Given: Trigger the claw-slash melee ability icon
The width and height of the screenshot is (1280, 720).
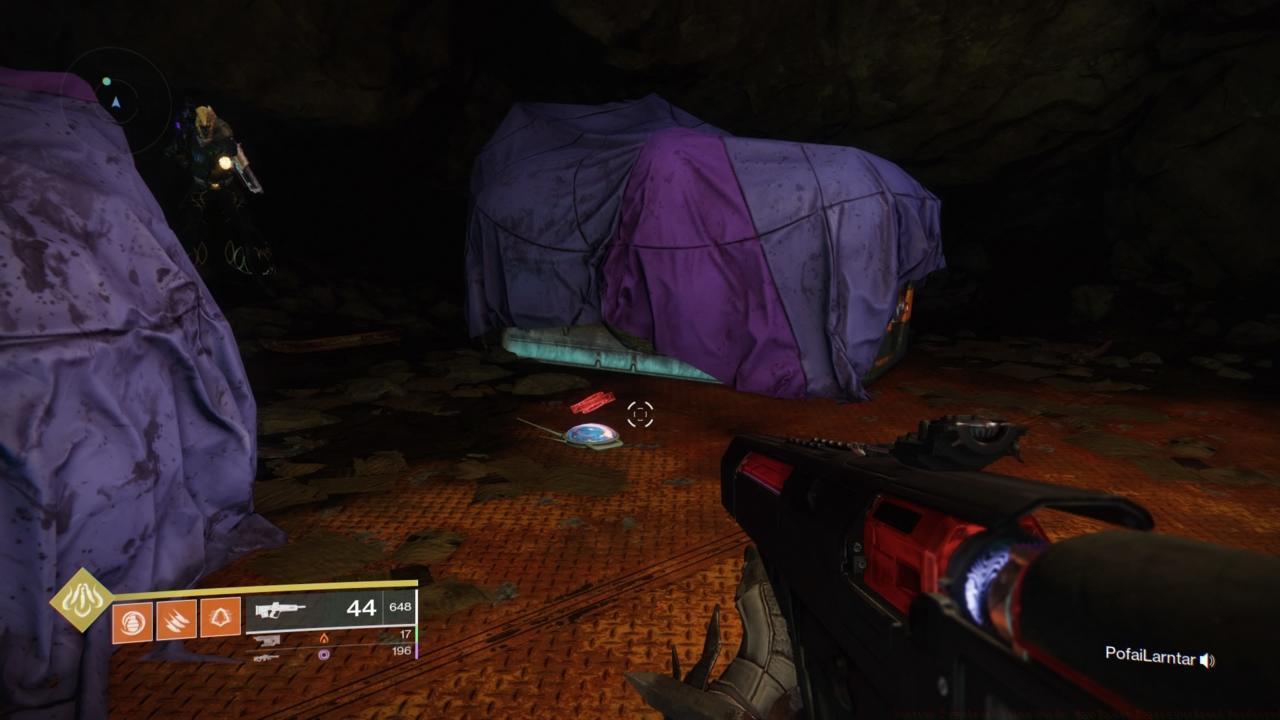Looking at the screenshot, I should 177,621.
